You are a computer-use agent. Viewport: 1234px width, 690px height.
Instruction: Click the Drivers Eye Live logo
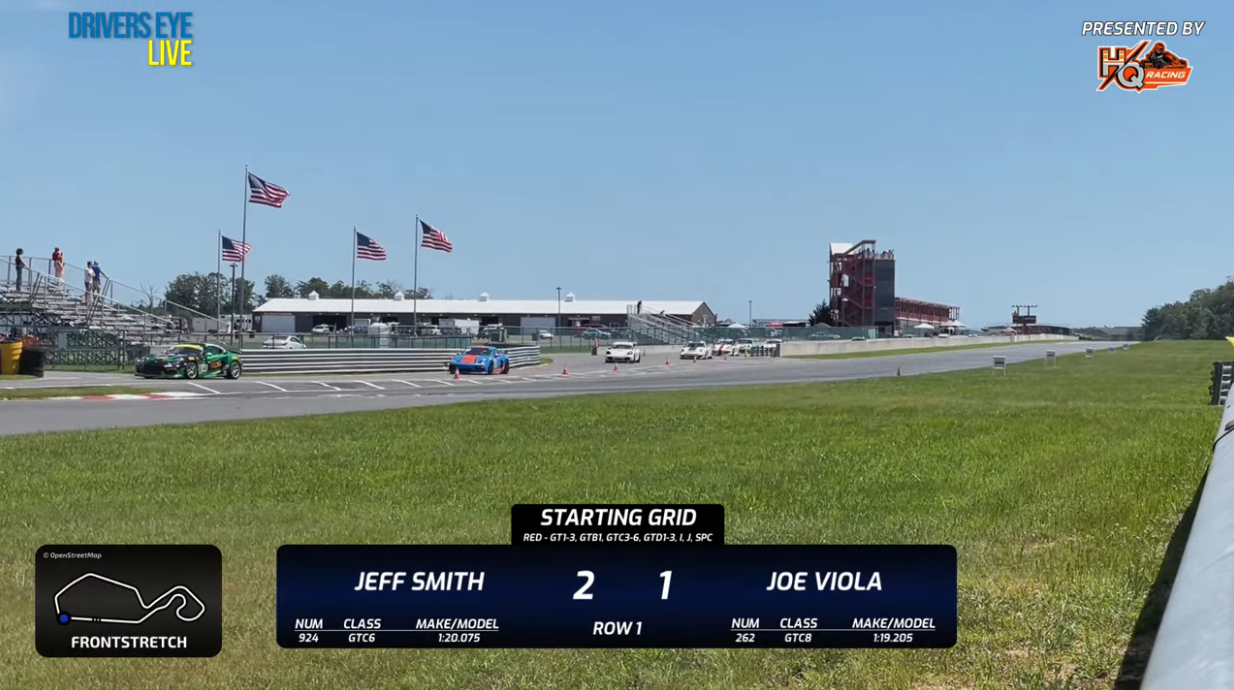point(131,39)
